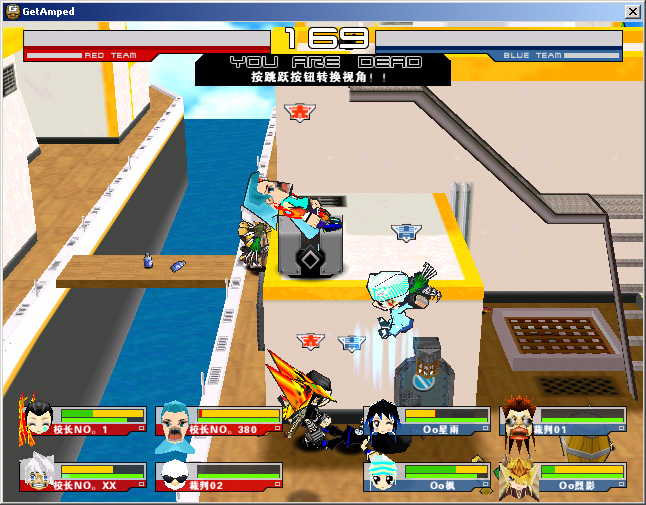Close the GetAmped window

tap(632, 11)
